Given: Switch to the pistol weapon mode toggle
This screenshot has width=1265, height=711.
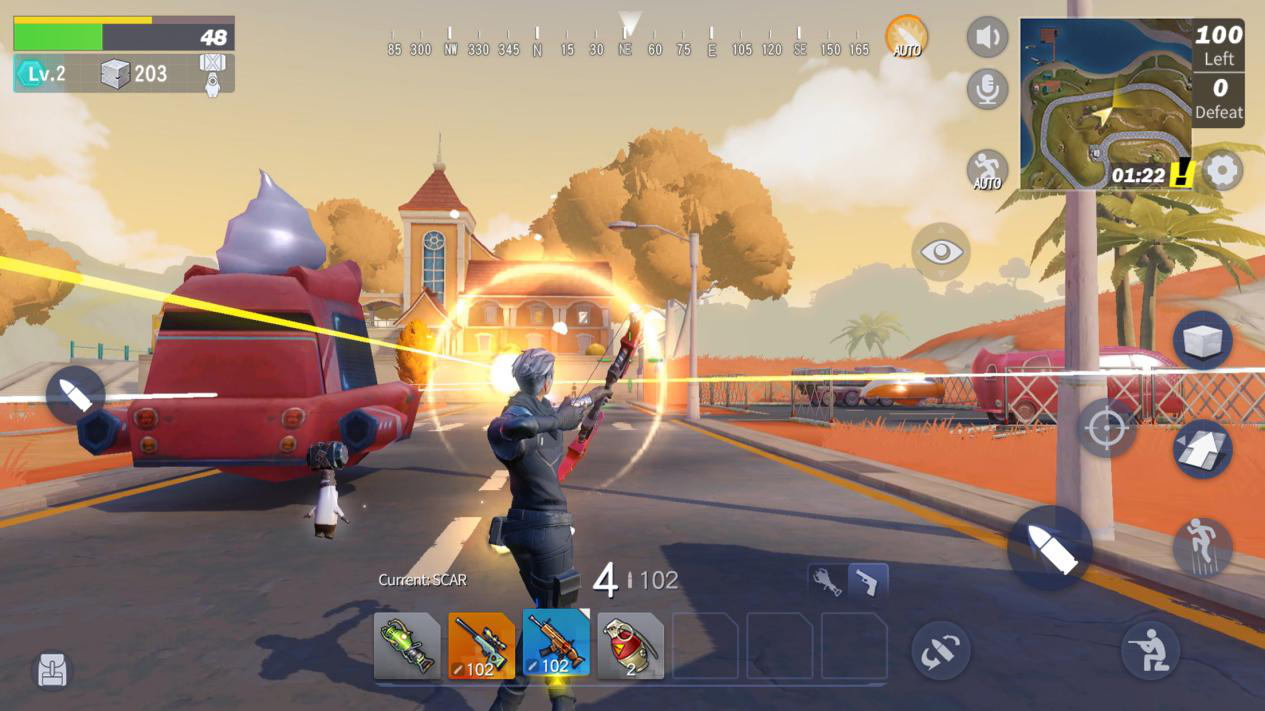Looking at the screenshot, I should [868, 581].
